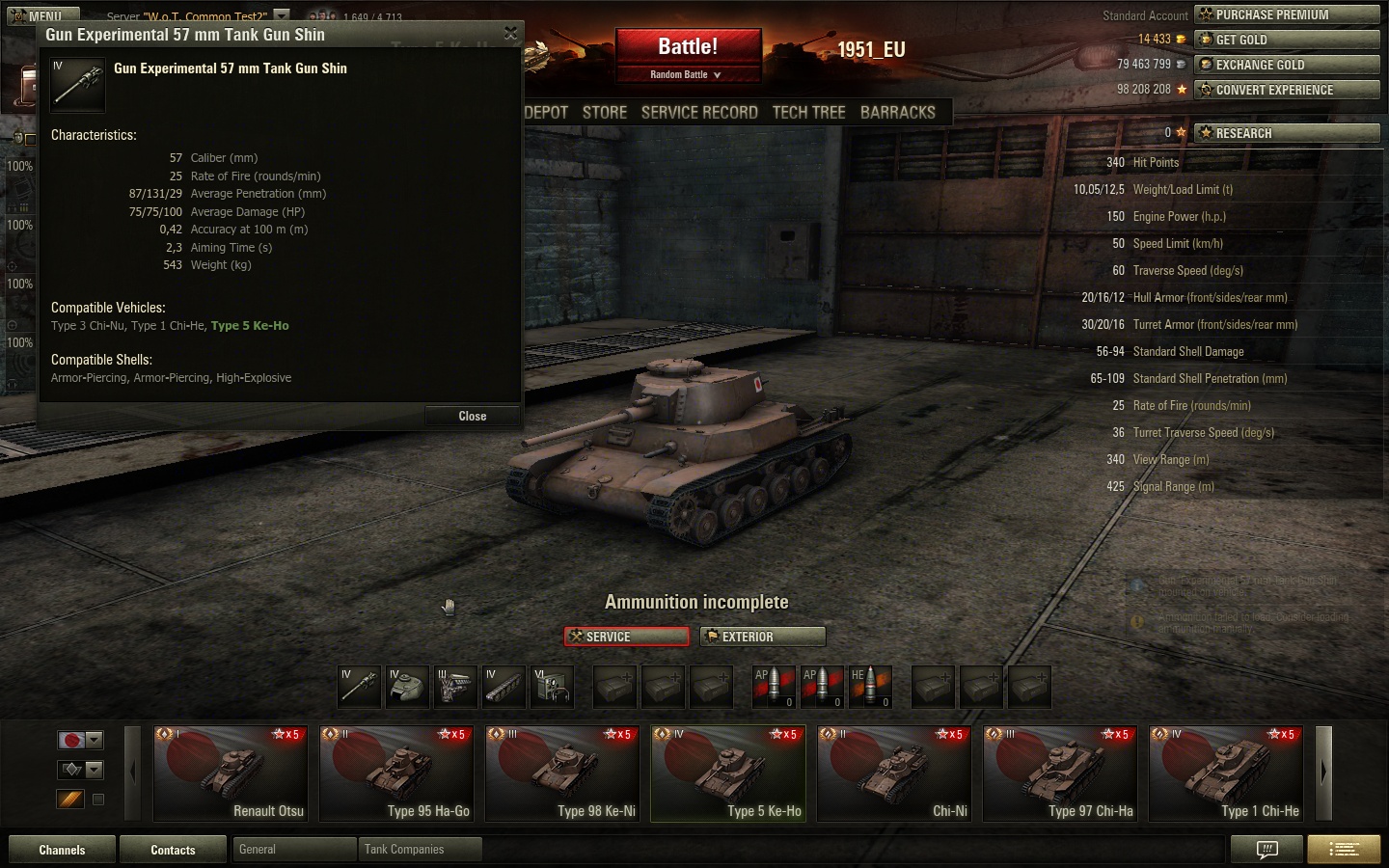Click Purchase Premium button
Viewport: 1389px width, 868px height.
click(1287, 14)
